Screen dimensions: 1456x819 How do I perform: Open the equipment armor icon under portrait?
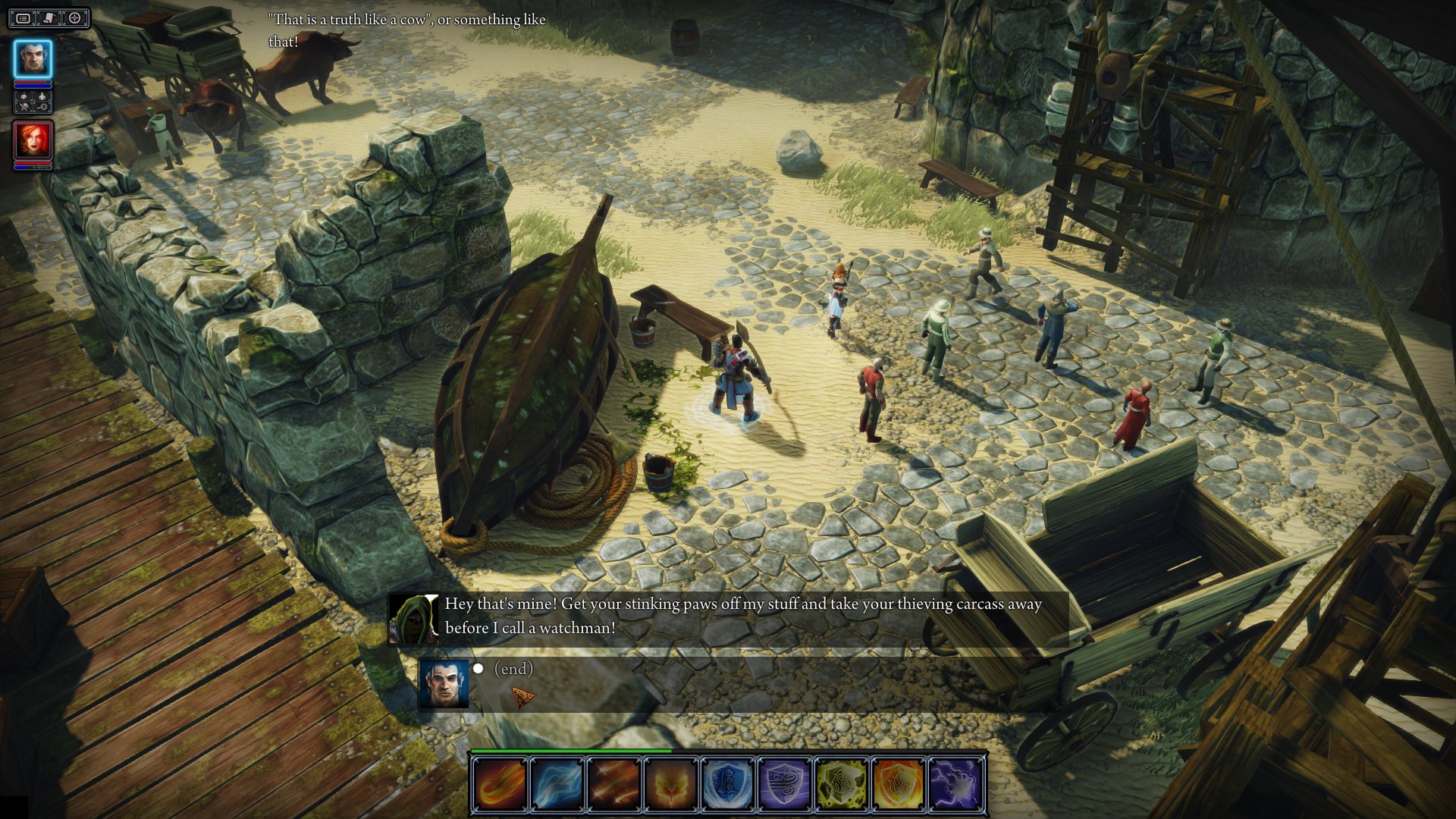24,97
